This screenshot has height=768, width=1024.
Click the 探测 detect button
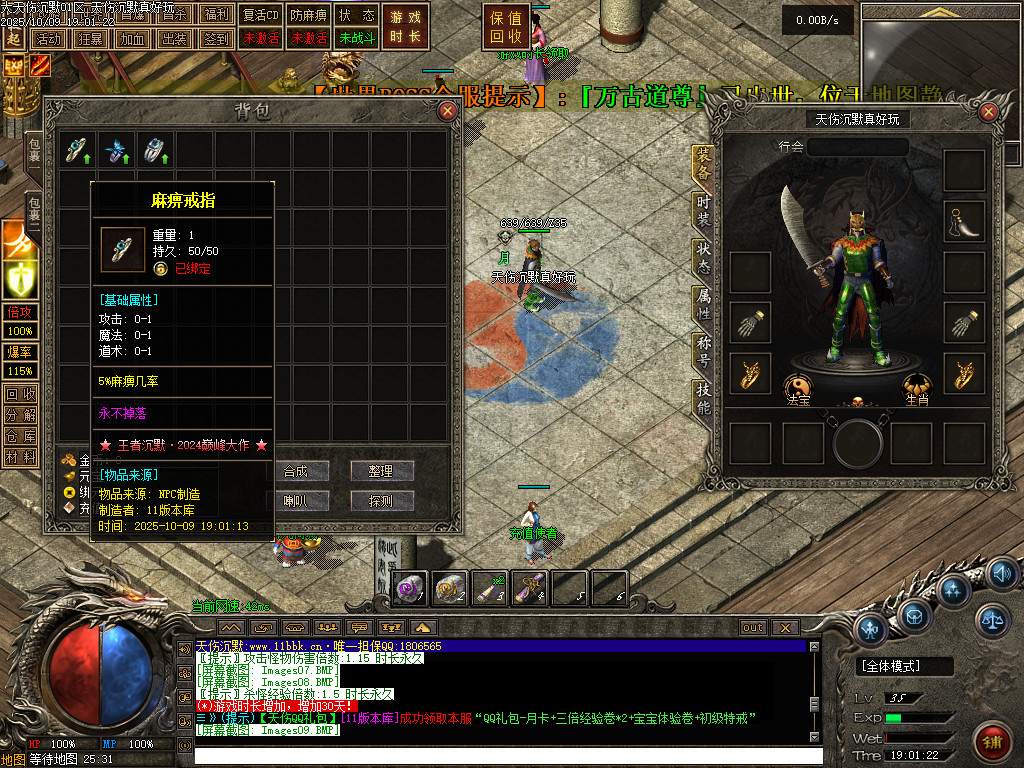coord(381,500)
